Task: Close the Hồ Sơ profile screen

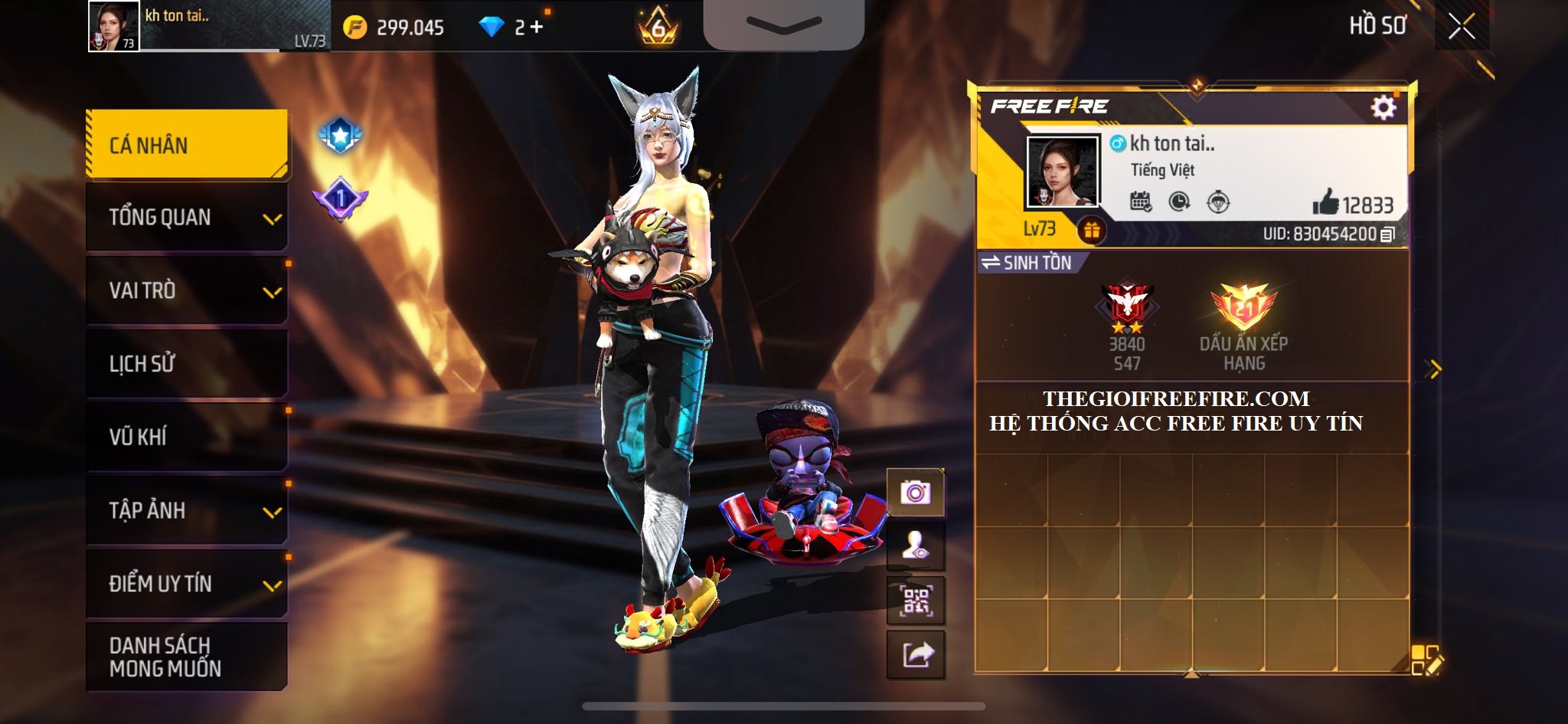Action: click(x=1461, y=27)
